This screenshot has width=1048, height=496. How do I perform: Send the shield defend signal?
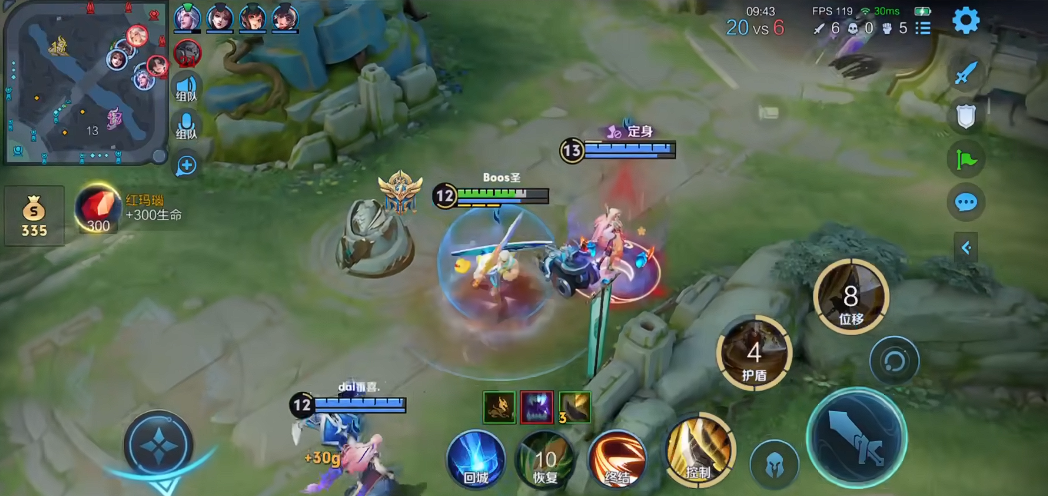pyautogui.click(x=965, y=116)
